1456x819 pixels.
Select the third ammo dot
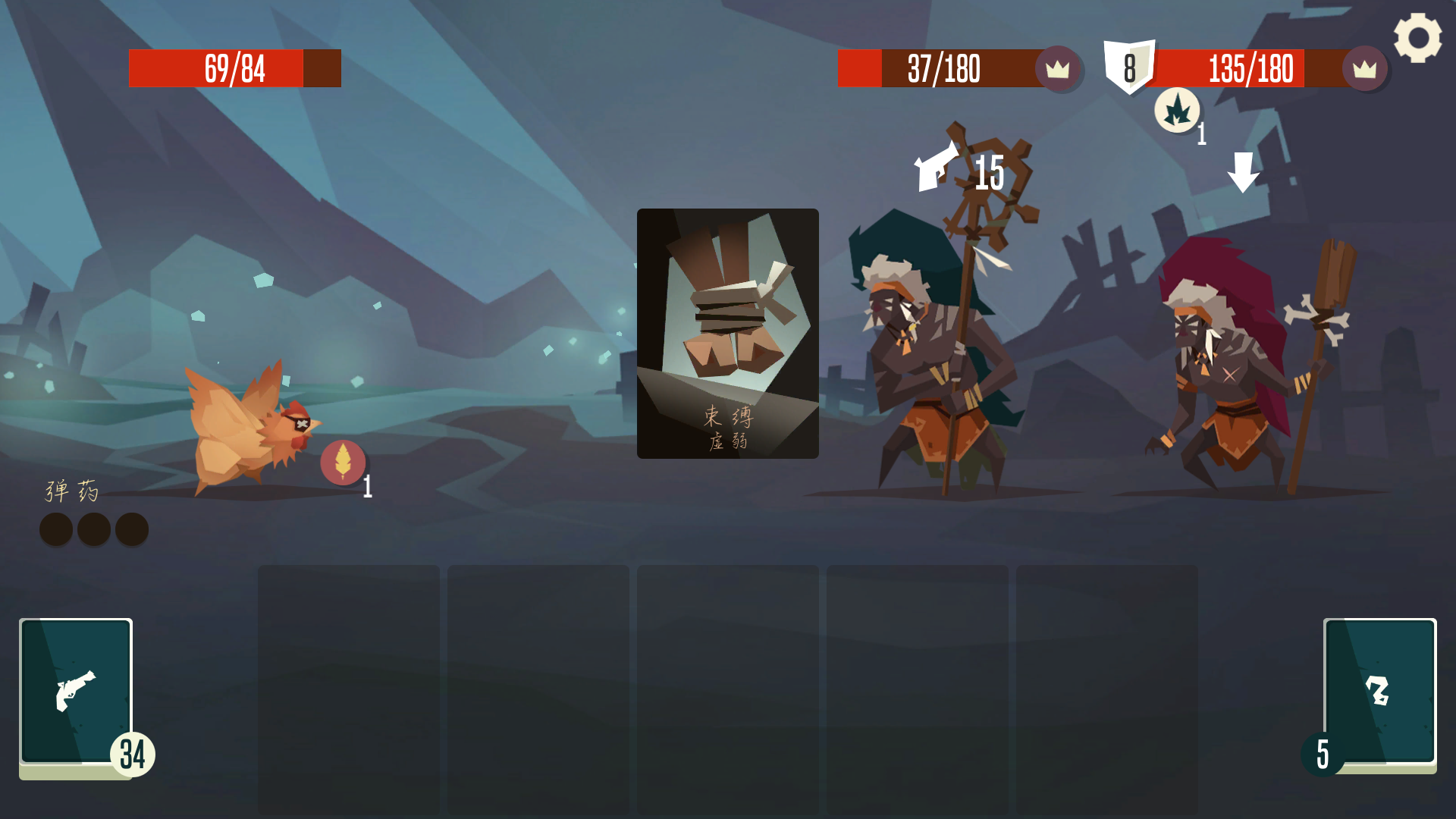(x=132, y=529)
